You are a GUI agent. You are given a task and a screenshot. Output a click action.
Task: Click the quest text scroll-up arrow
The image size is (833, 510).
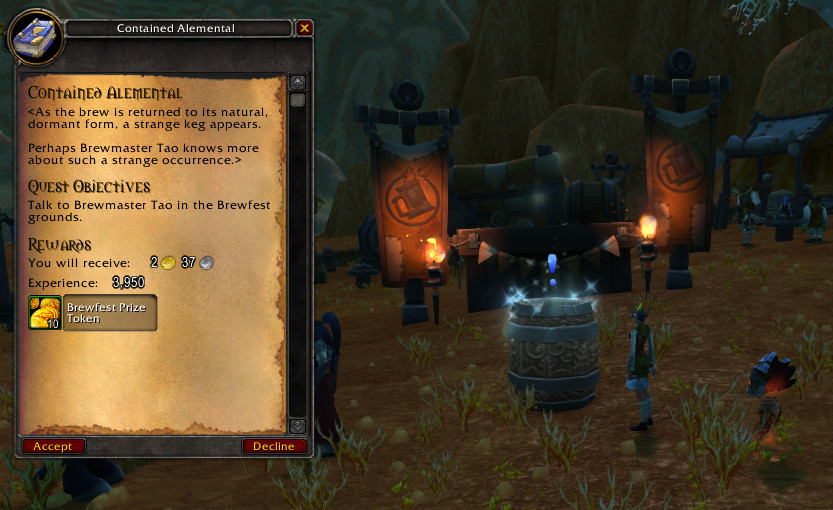point(297,83)
